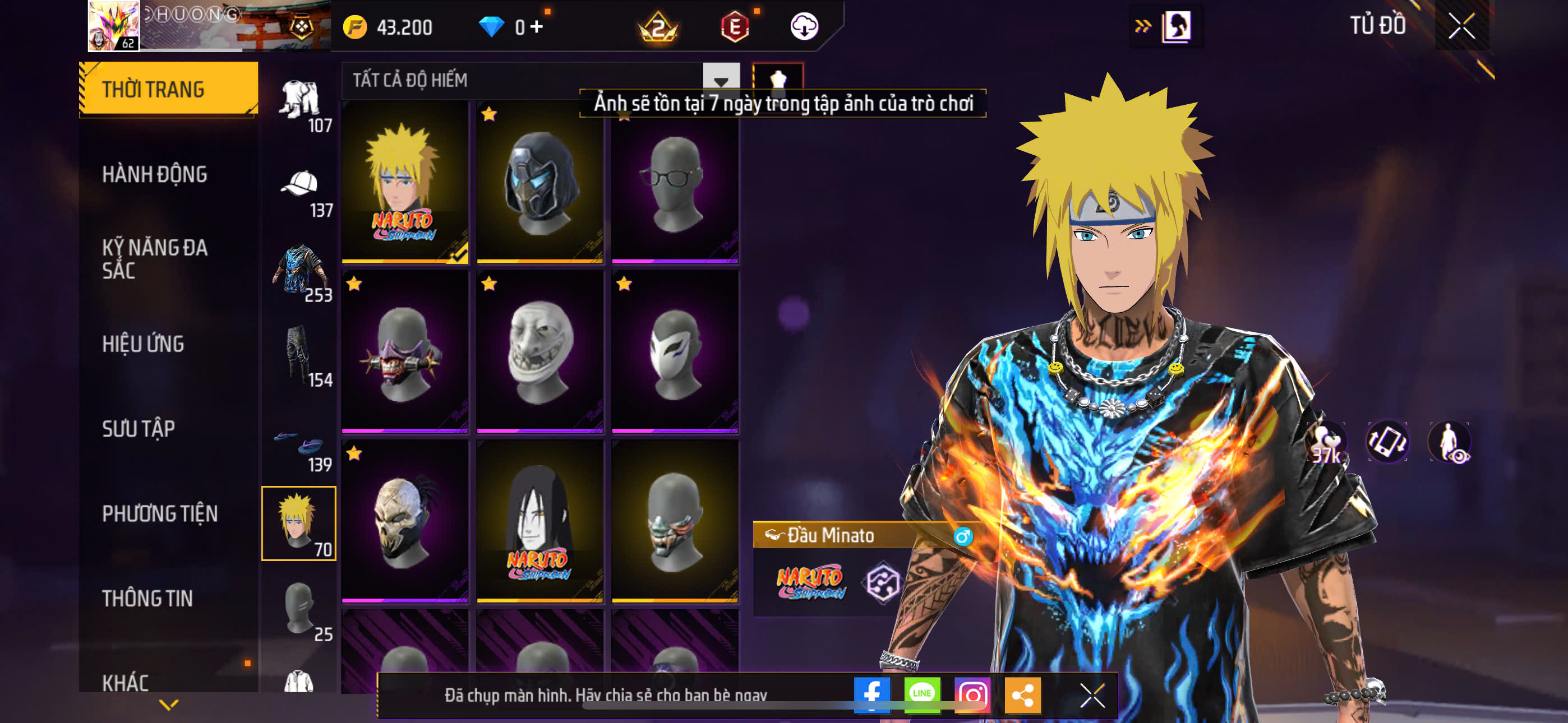1568x723 pixels.
Task: Open the hat subcategory with 137 items
Action: [299, 190]
